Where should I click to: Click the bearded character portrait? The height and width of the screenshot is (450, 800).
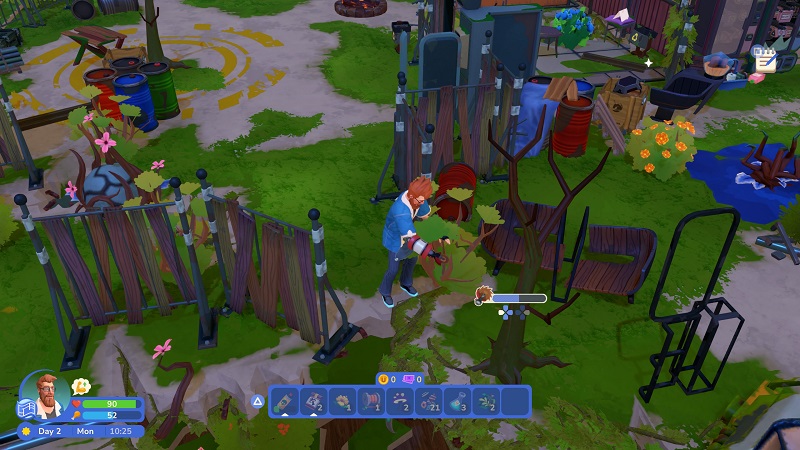tap(47, 390)
